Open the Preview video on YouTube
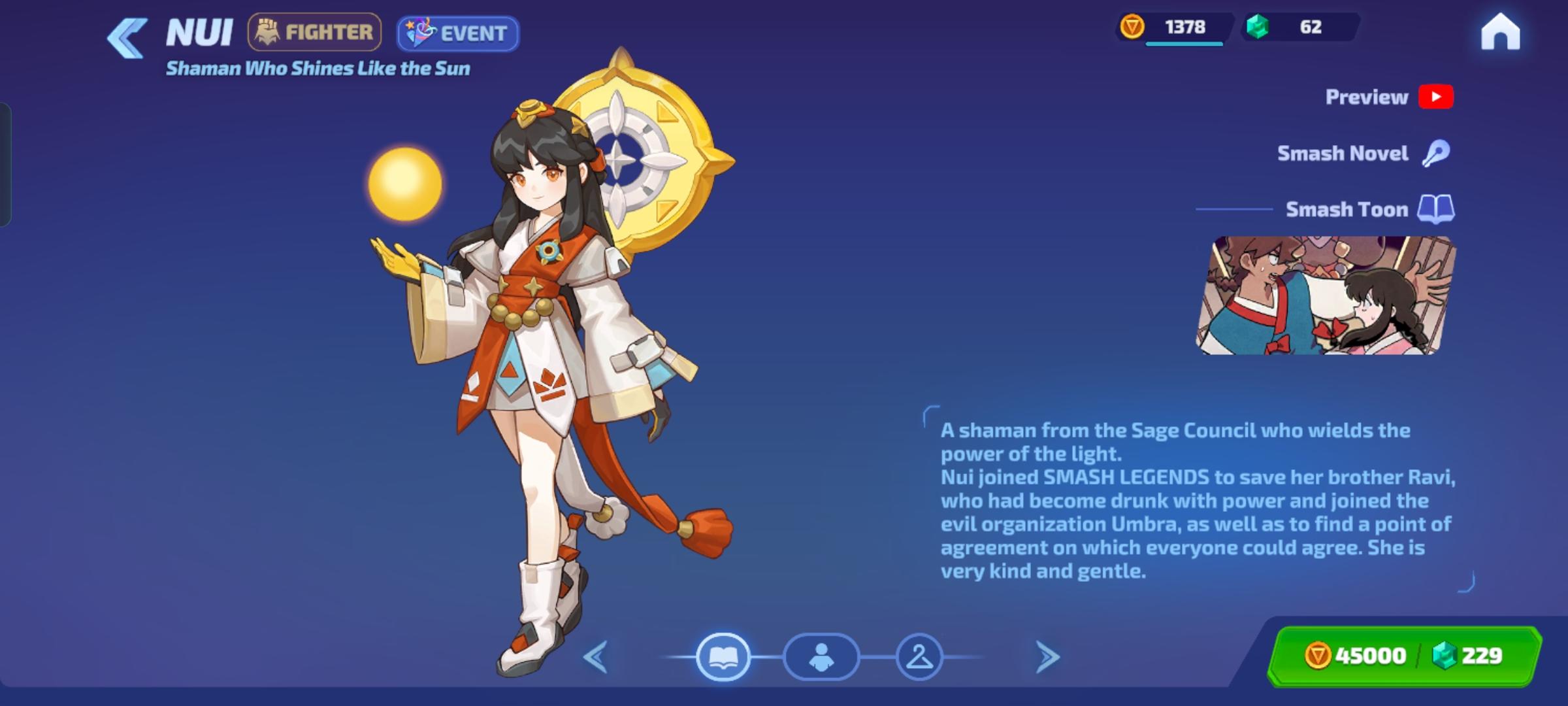 tap(1435, 97)
